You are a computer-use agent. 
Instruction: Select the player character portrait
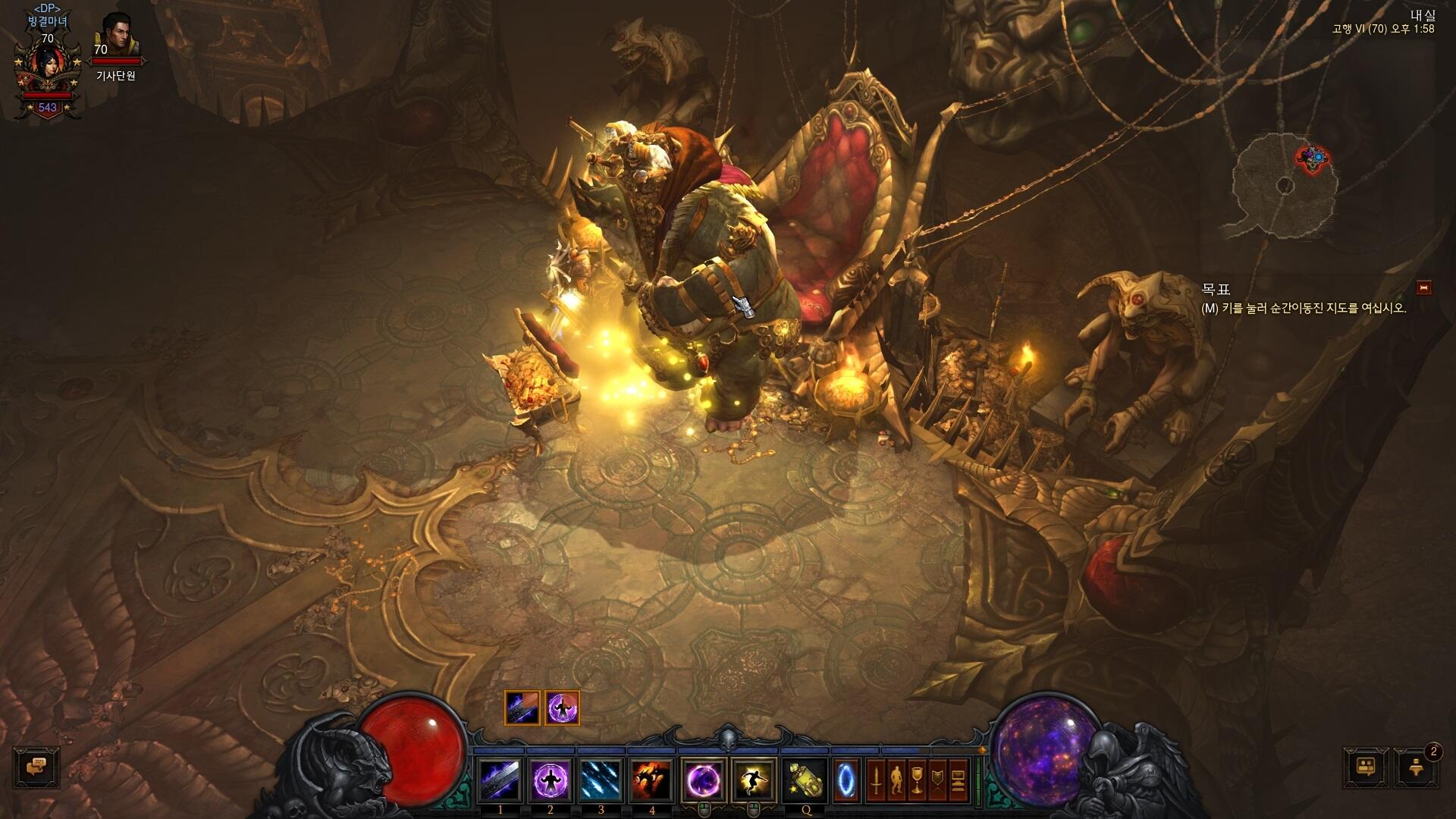47,70
